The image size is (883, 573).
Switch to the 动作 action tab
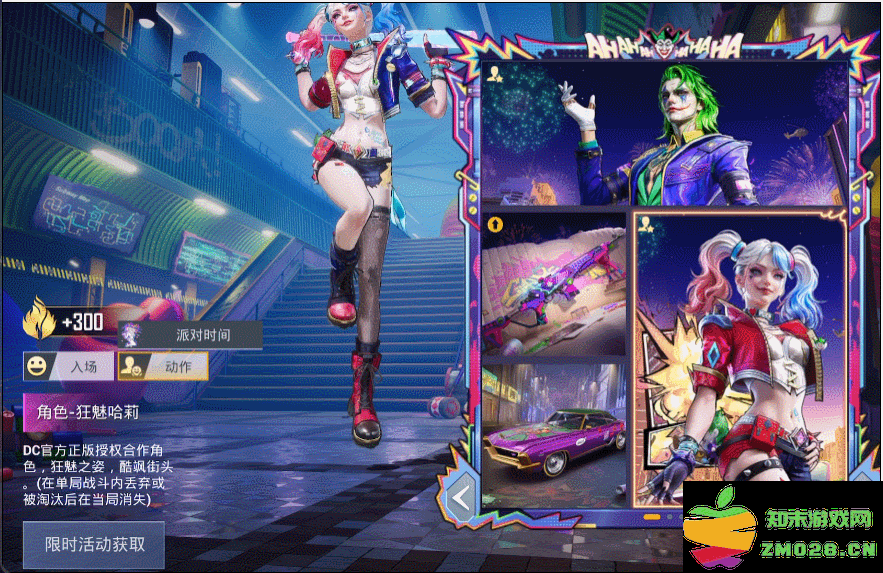click(x=163, y=366)
